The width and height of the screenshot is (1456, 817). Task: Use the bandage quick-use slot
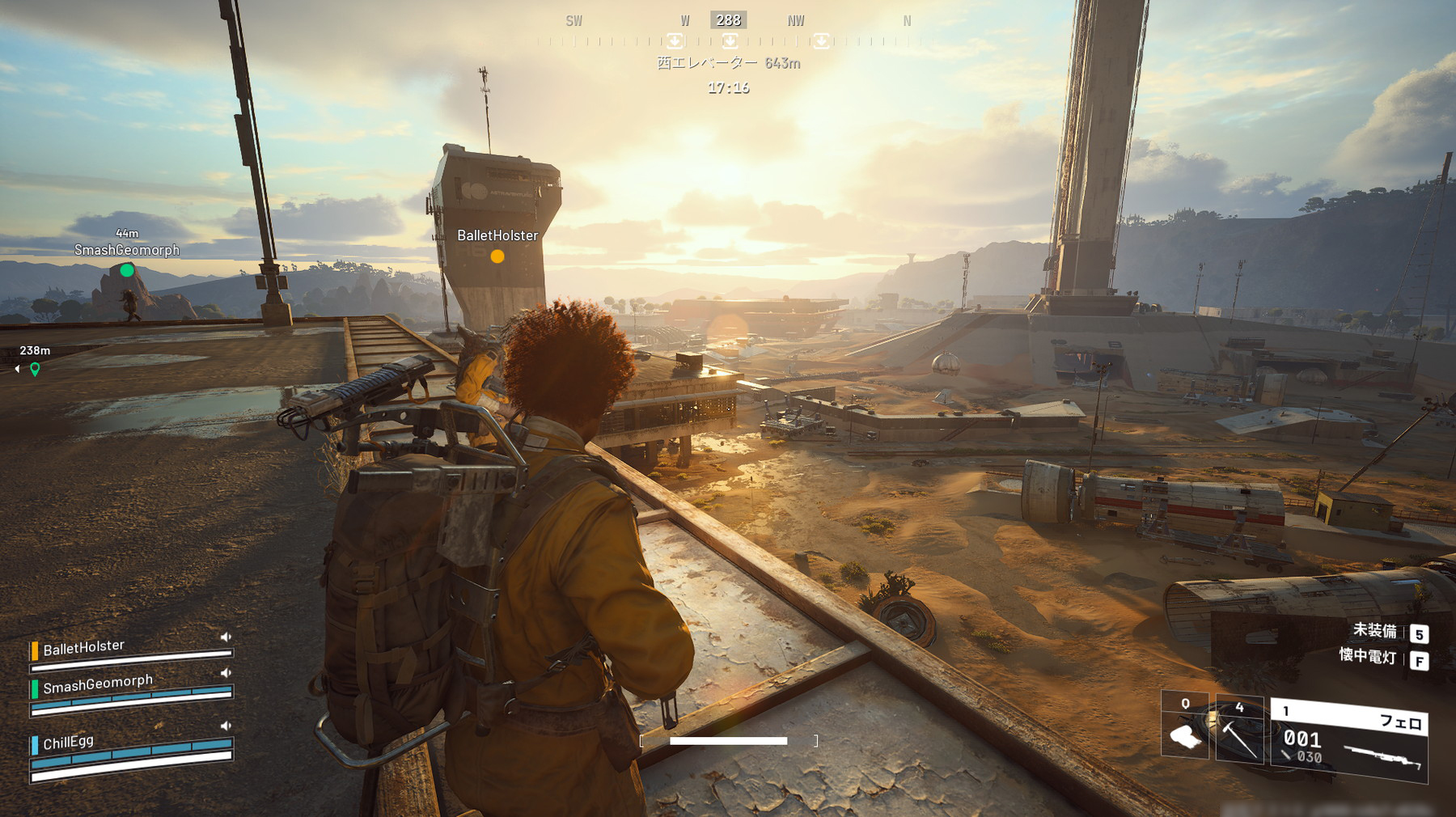pos(1185,727)
